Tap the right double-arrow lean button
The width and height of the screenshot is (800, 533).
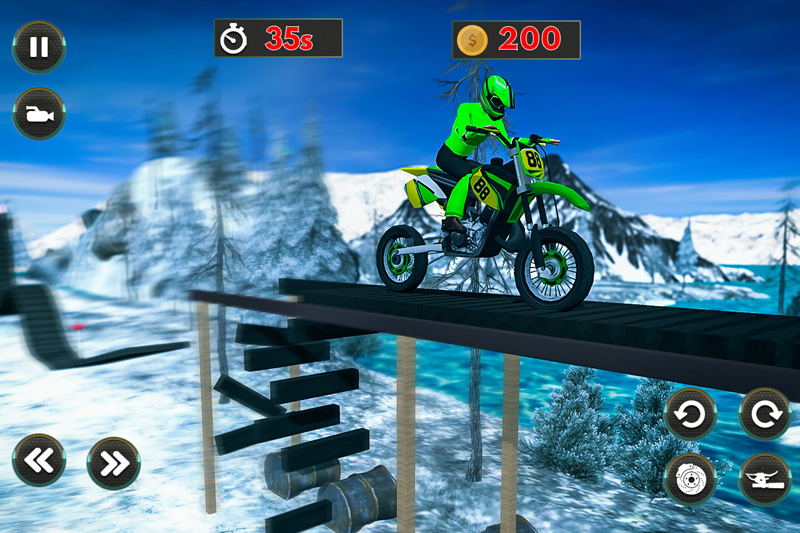click(113, 462)
